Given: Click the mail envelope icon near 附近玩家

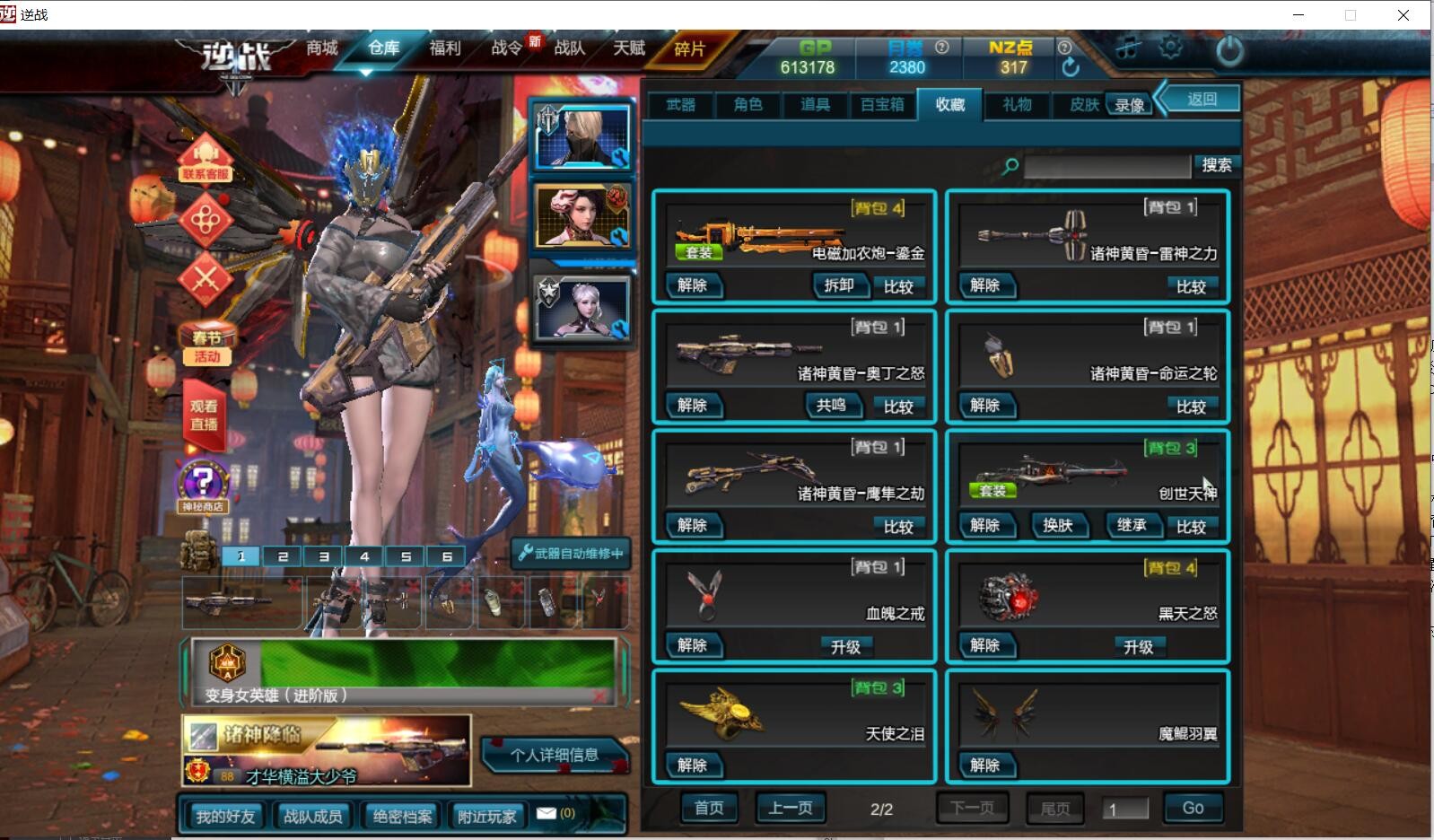Looking at the screenshot, I should tap(546, 815).
